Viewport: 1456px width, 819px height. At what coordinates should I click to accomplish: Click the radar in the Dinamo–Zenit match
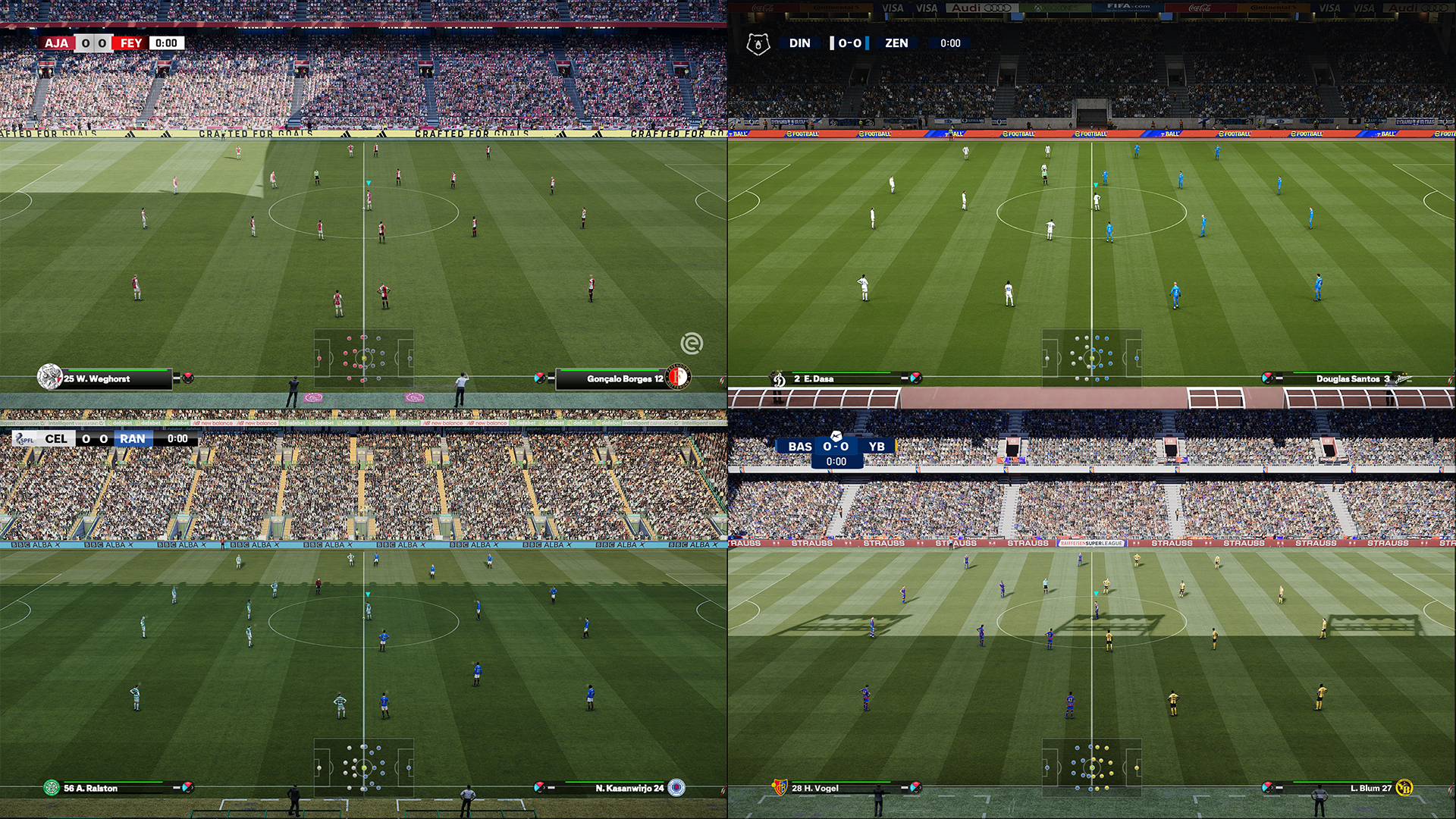pos(1092,358)
